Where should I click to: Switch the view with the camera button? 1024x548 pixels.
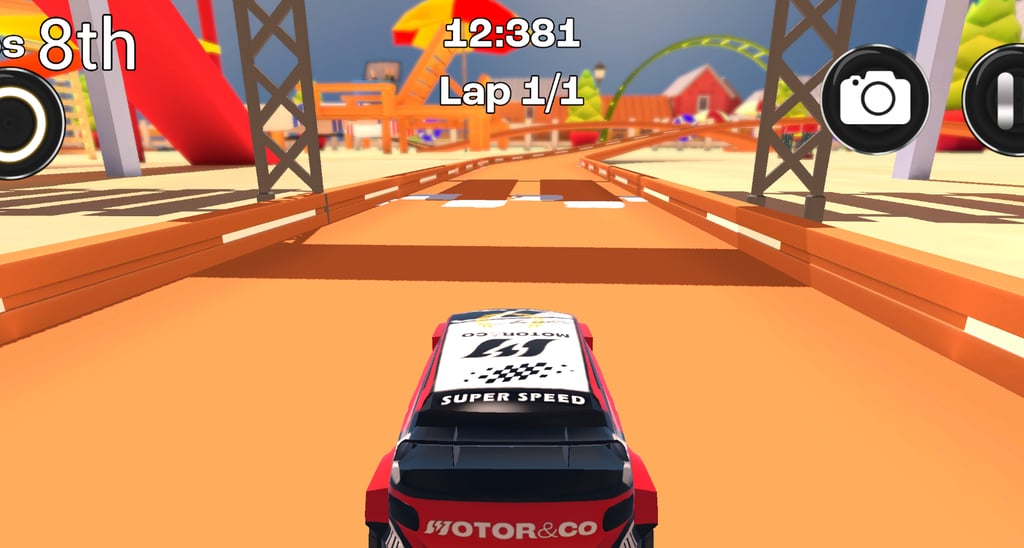click(875, 99)
